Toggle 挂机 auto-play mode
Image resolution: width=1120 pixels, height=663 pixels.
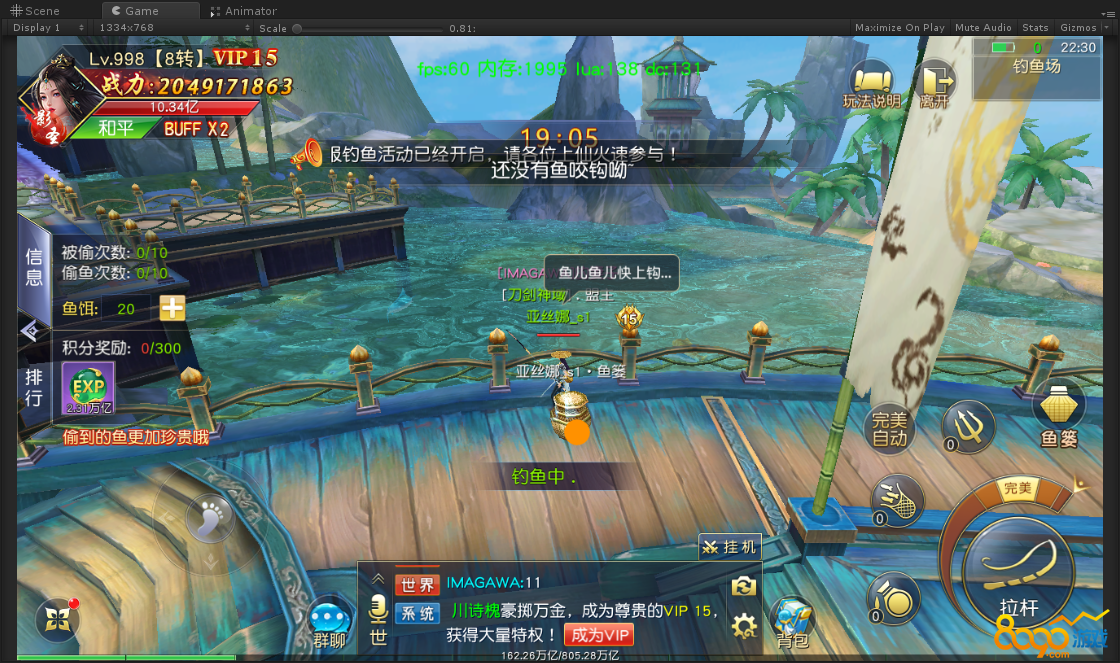[x=730, y=547]
